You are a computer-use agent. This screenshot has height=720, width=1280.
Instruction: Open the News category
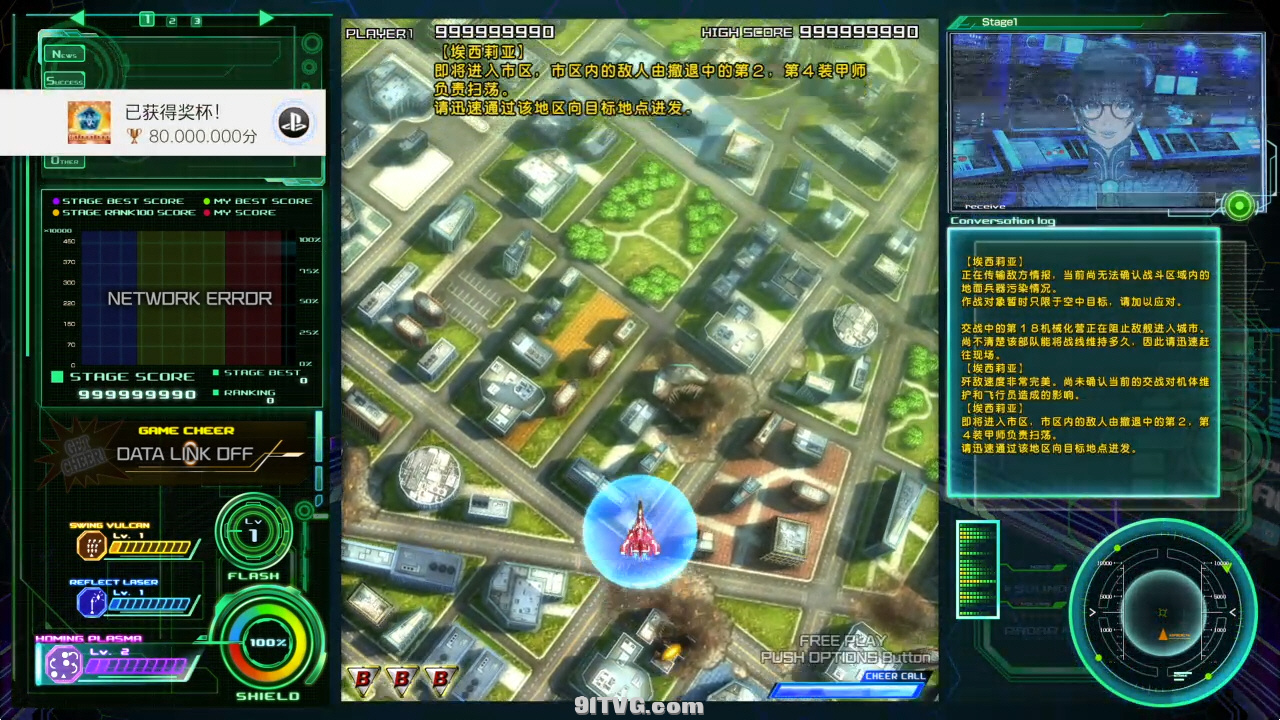coord(64,54)
